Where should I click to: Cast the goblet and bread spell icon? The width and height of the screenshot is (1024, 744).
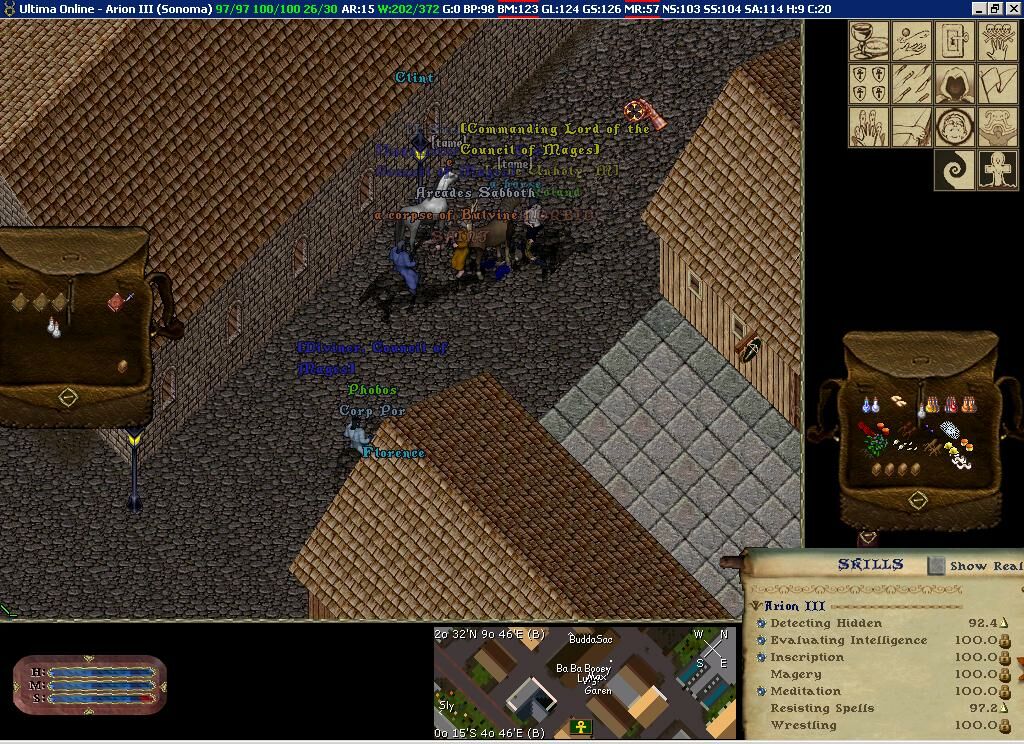coord(869,41)
